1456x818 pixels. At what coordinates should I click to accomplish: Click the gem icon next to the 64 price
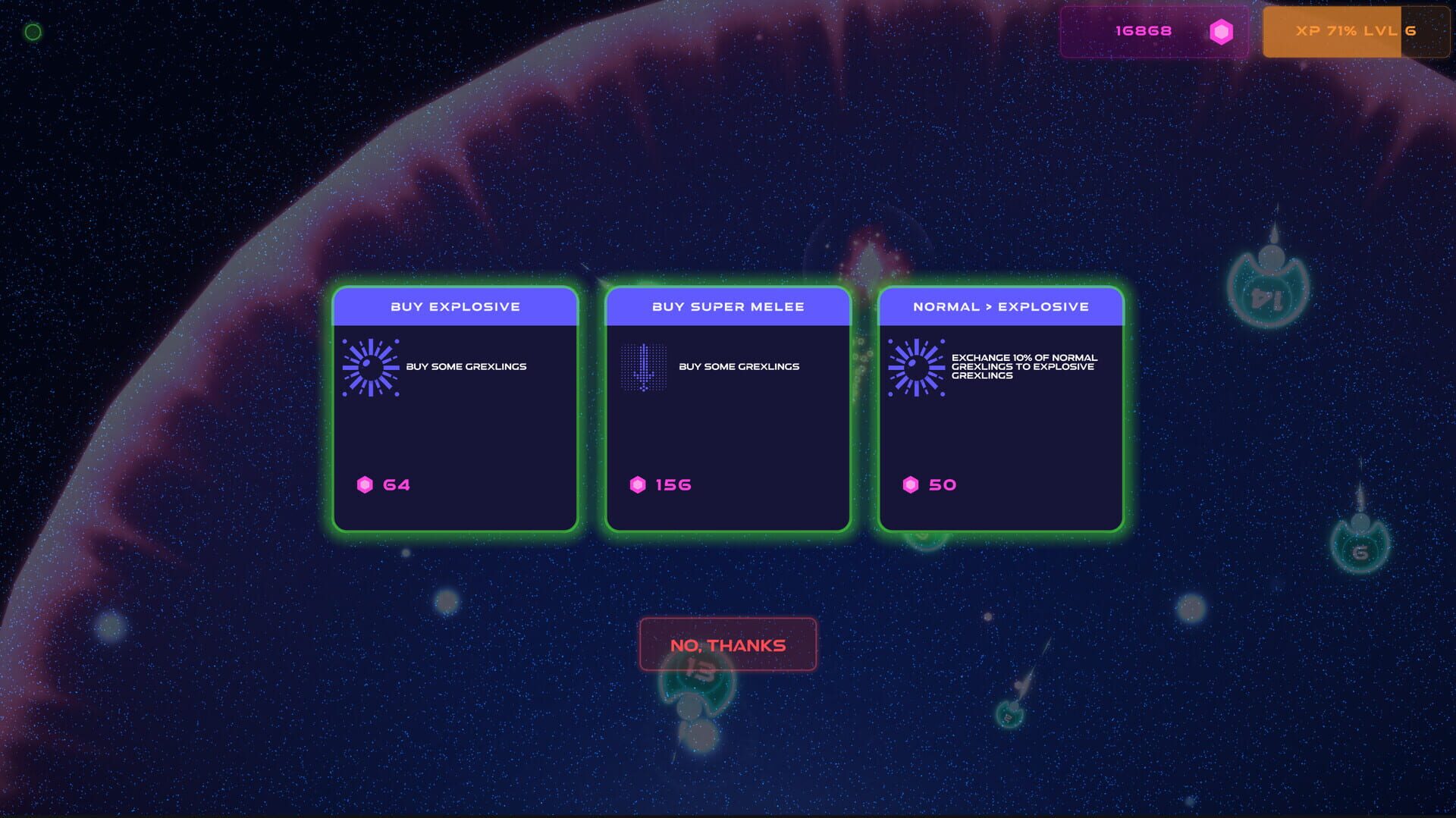pyautogui.click(x=366, y=484)
